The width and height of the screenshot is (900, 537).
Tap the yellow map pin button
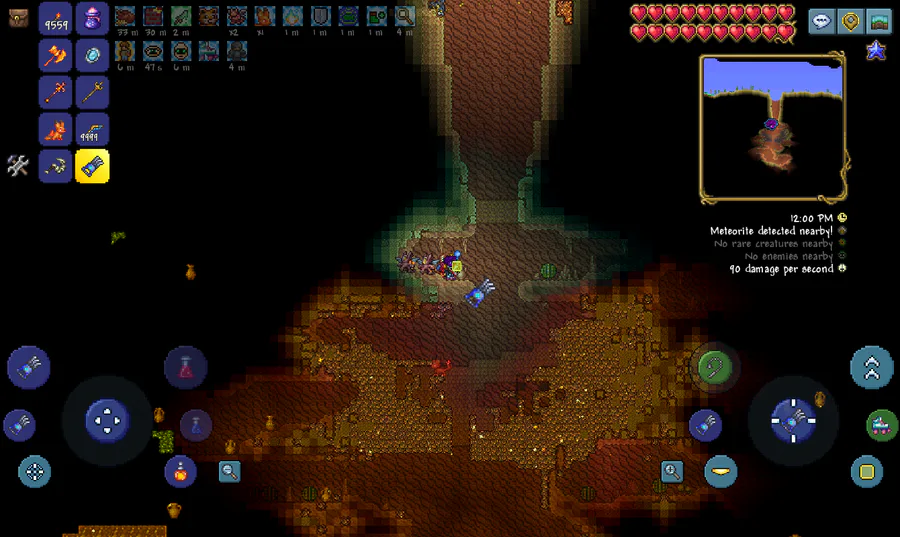[x=850, y=21]
